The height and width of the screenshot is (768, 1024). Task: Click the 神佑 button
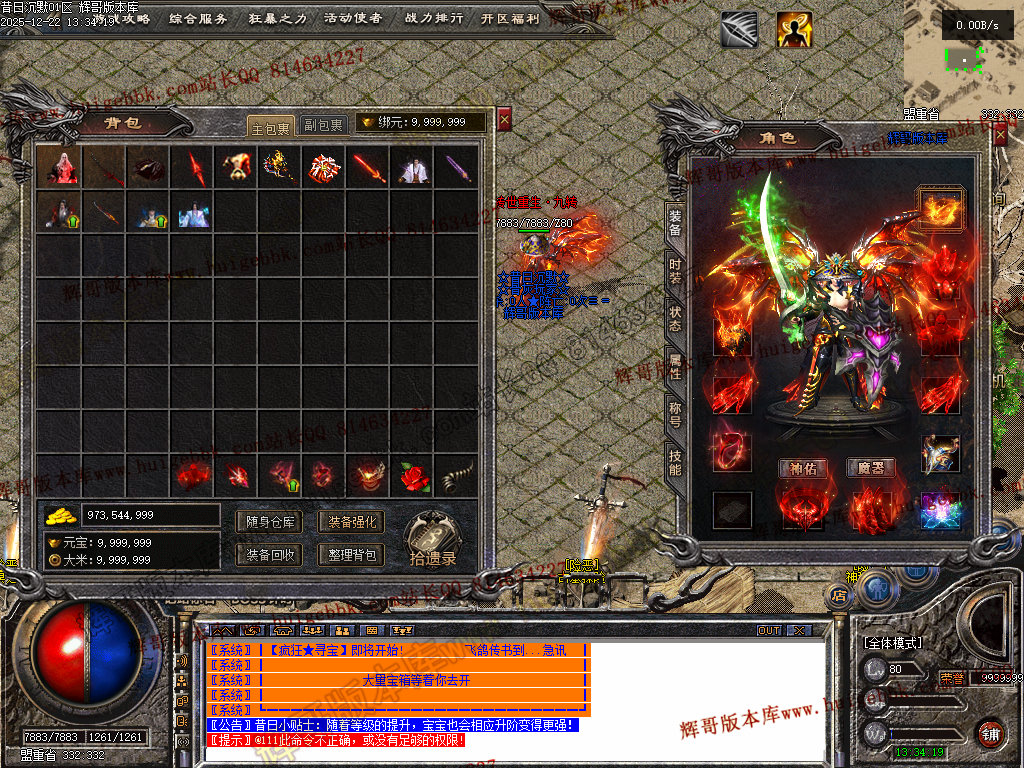click(803, 468)
